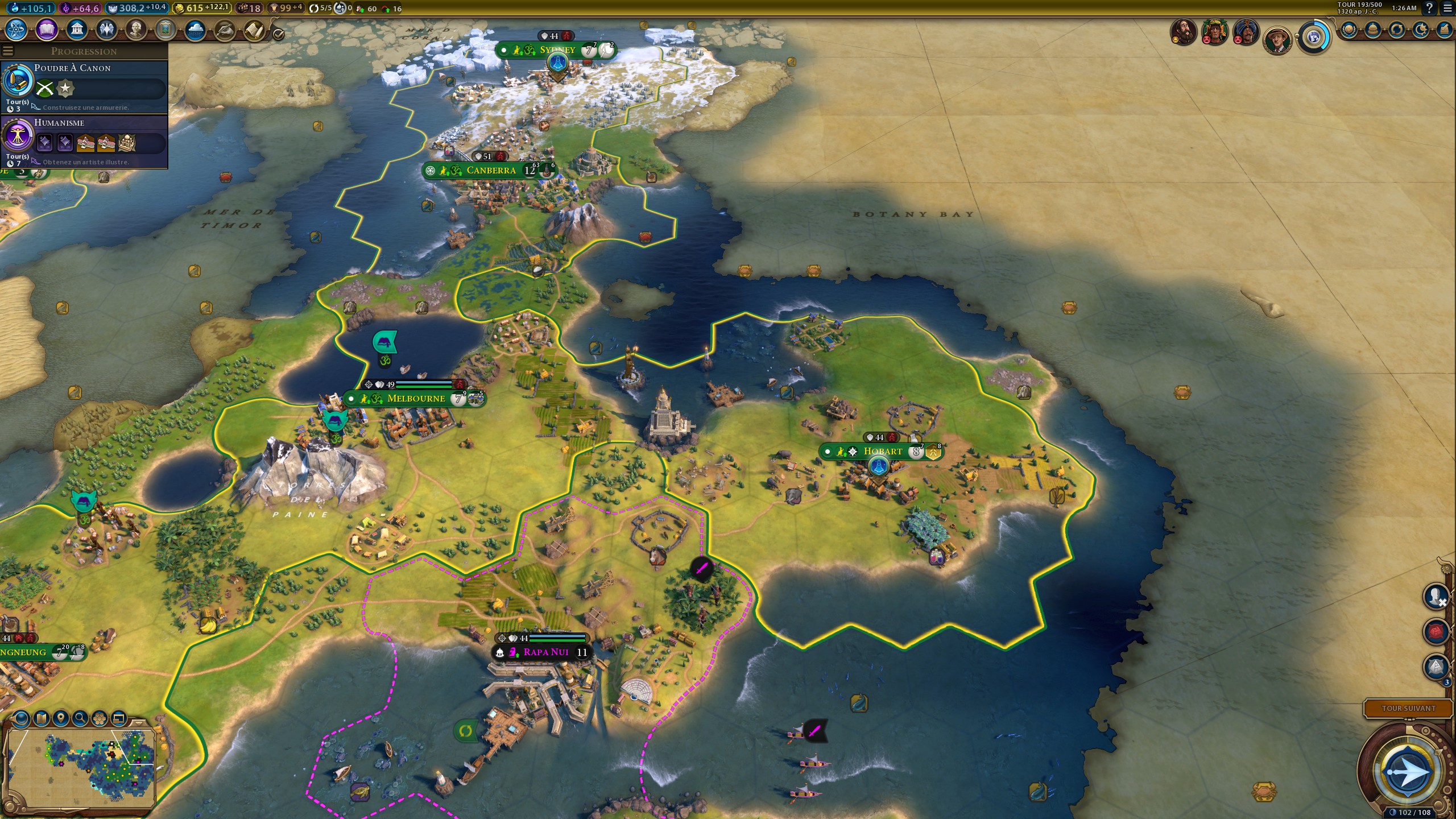Open the climate rain cloud icon
This screenshot has width=1456, height=819.
[195, 30]
